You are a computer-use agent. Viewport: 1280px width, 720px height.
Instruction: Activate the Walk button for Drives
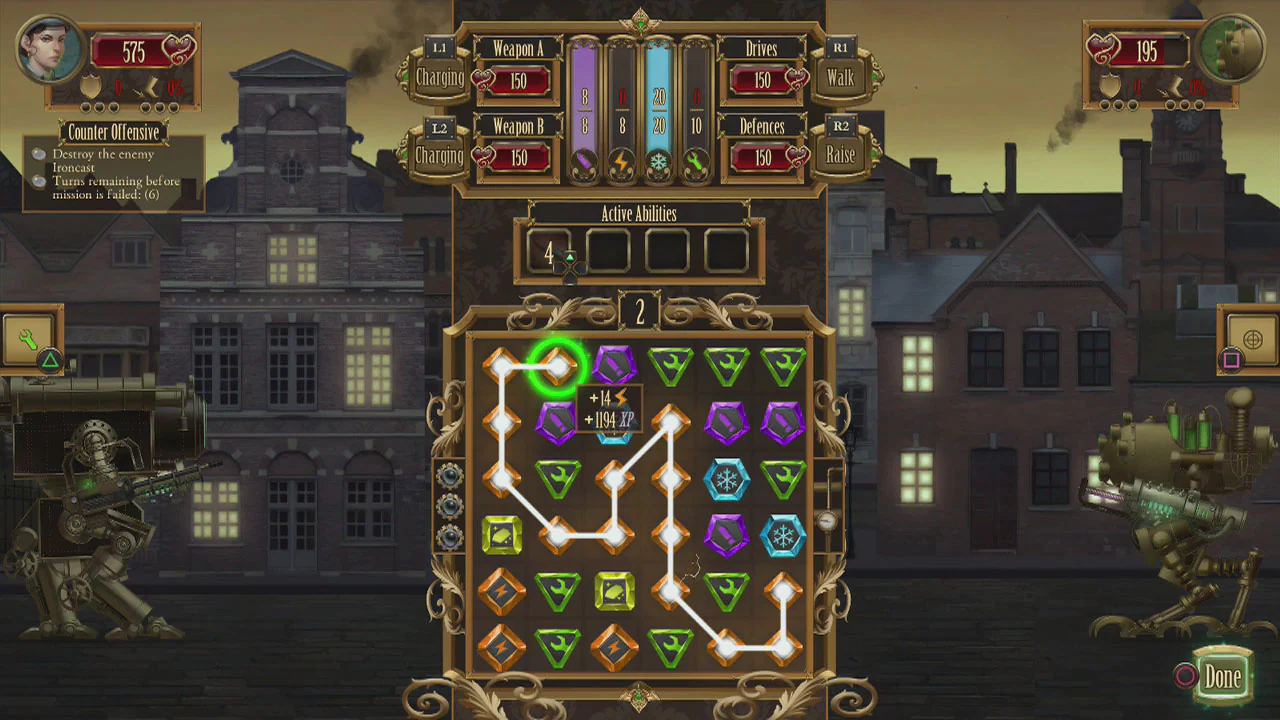click(840, 77)
